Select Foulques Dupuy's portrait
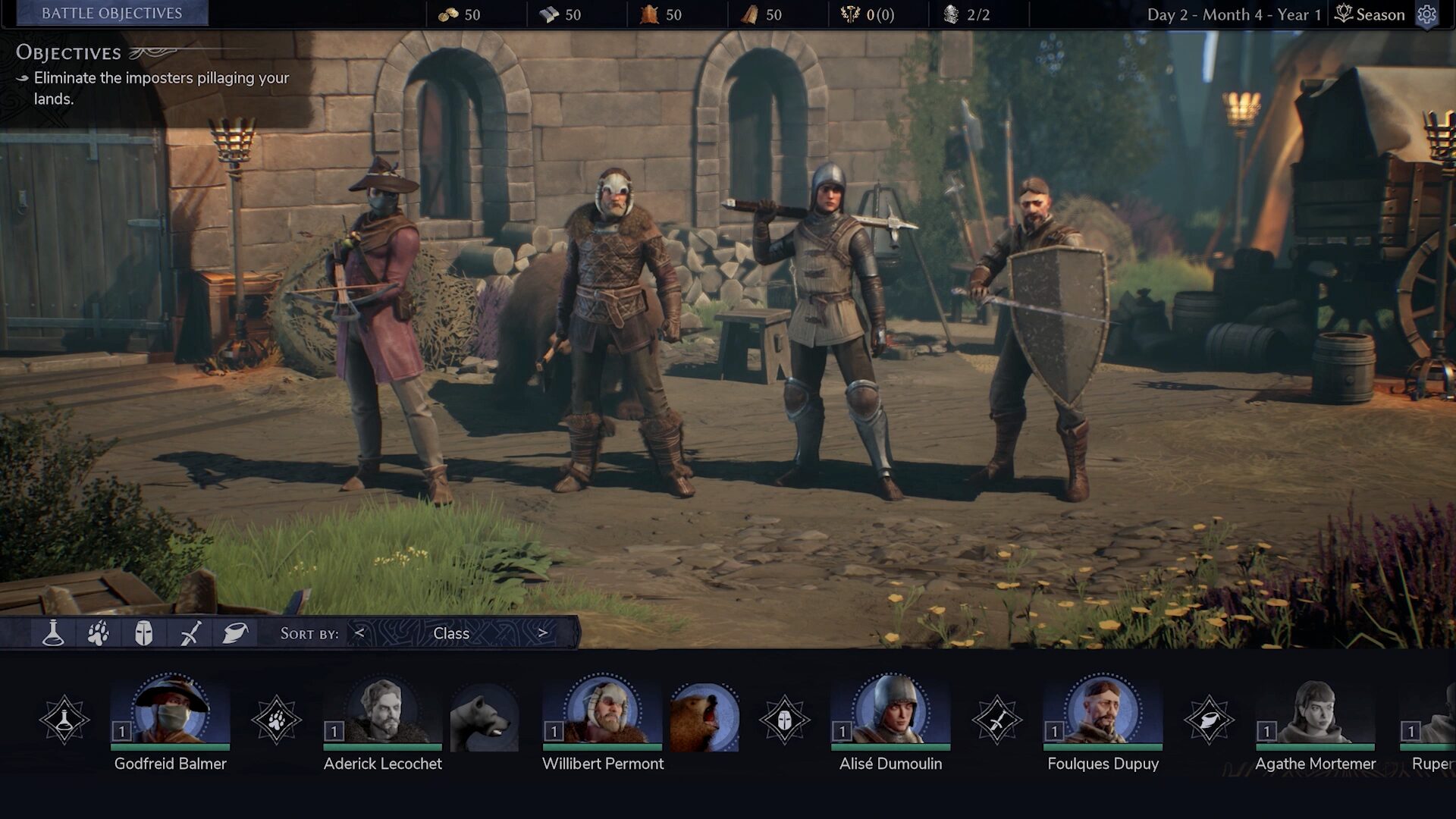1456x819 pixels. click(x=1103, y=713)
